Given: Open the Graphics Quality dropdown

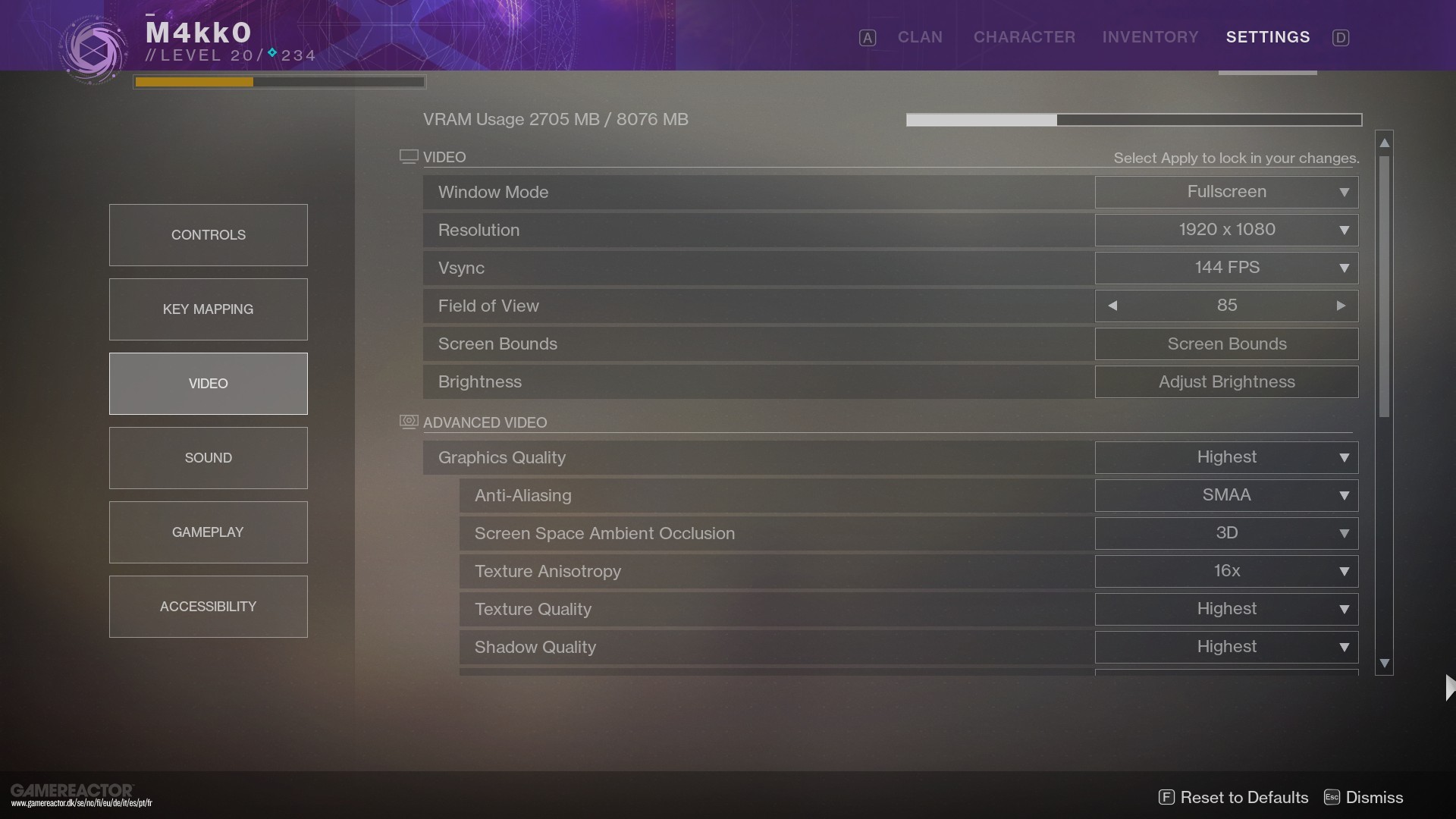Looking at the screenshot, I should coord(1226,457).
